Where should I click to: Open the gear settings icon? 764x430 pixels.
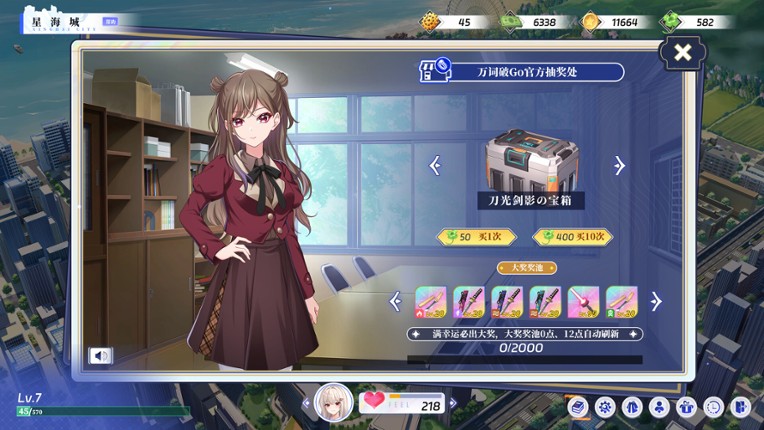tap(605, 407)
